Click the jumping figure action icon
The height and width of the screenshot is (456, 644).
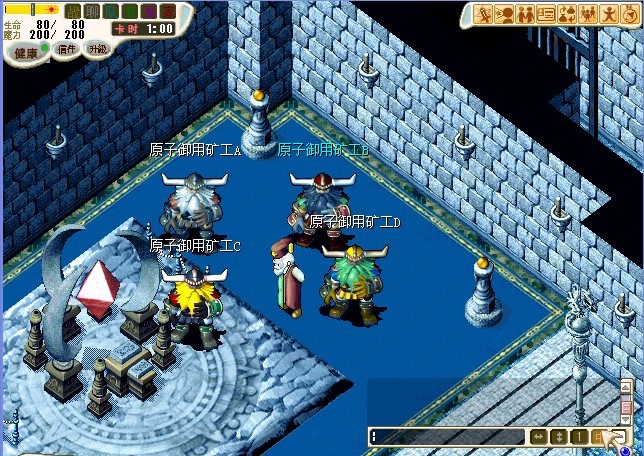tap(608, 14)
